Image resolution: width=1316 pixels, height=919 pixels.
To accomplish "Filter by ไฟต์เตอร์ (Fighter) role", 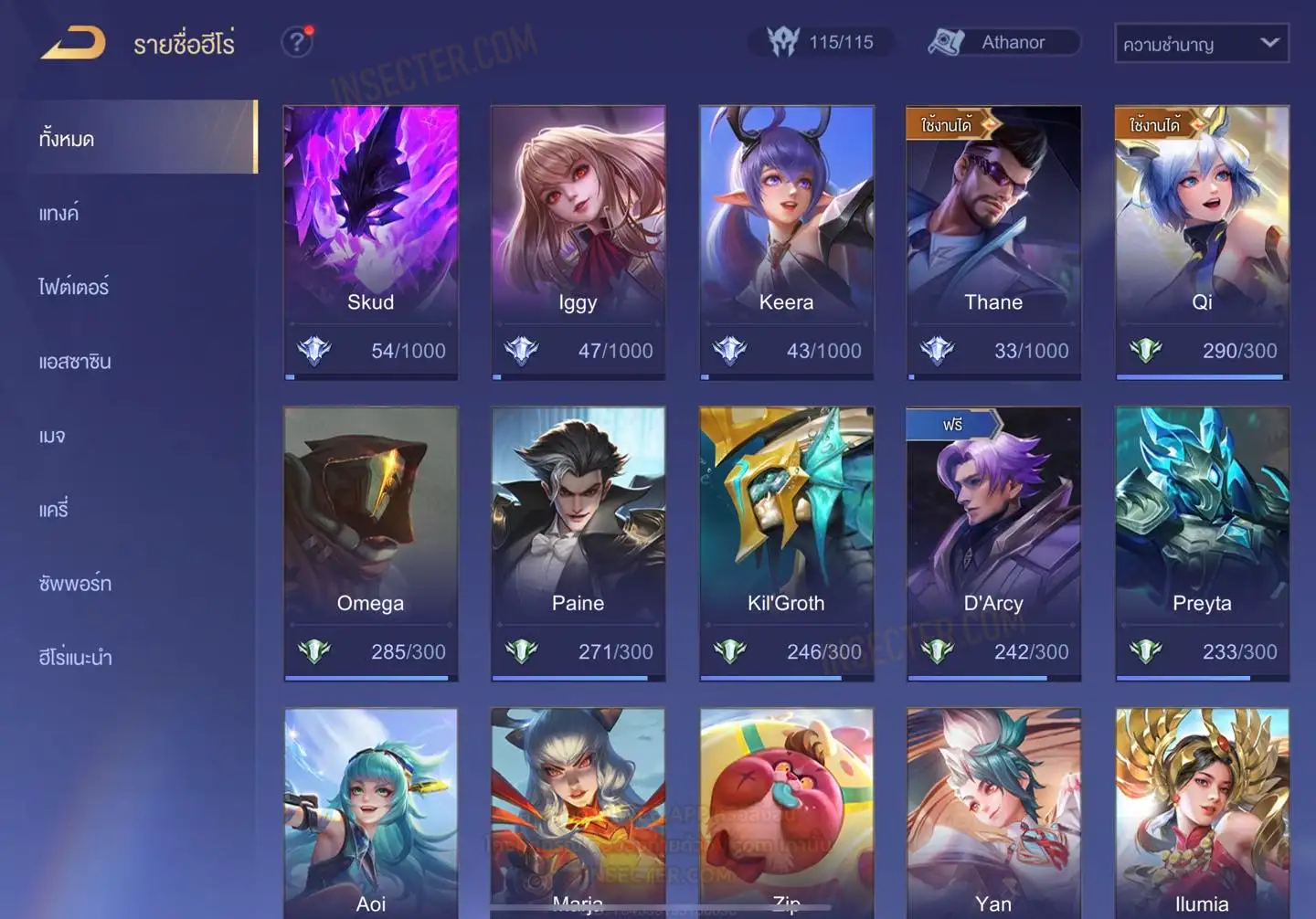I will pos(74,287).
